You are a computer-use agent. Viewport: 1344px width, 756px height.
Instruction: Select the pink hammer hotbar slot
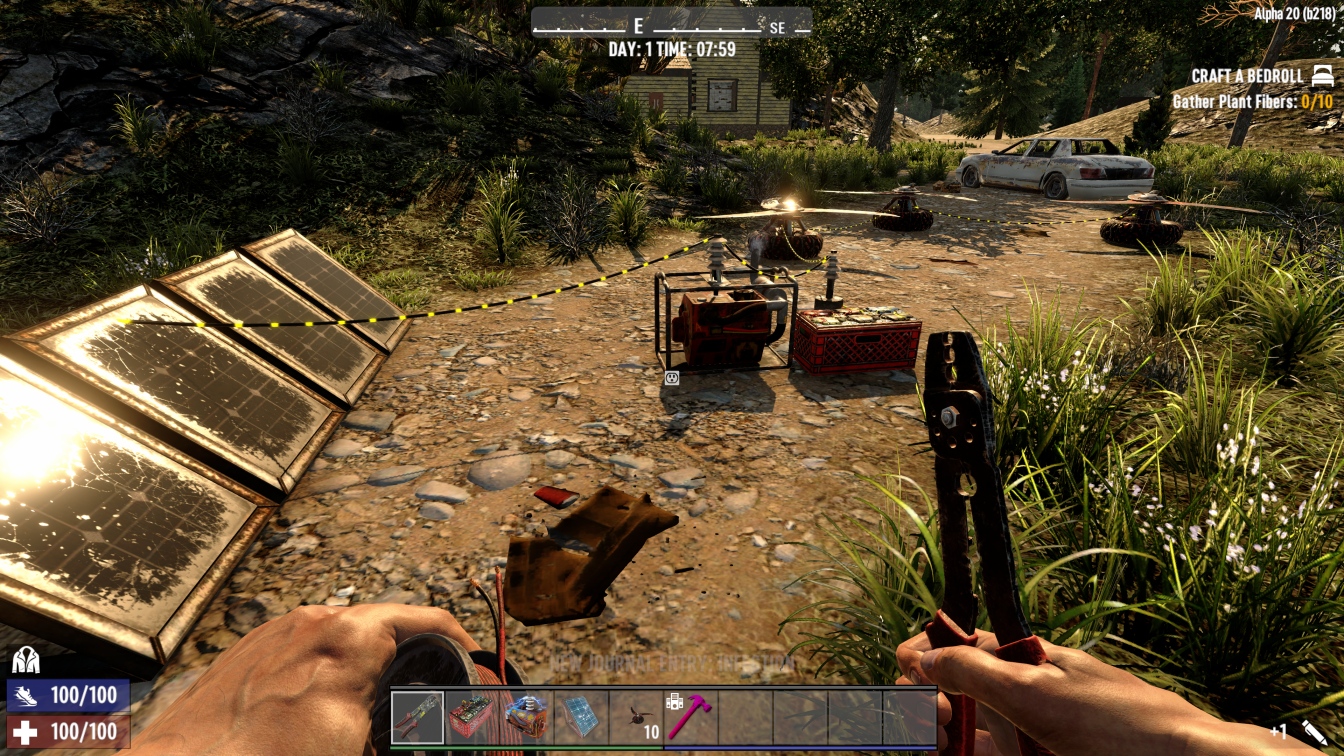(x=690, y=717)
